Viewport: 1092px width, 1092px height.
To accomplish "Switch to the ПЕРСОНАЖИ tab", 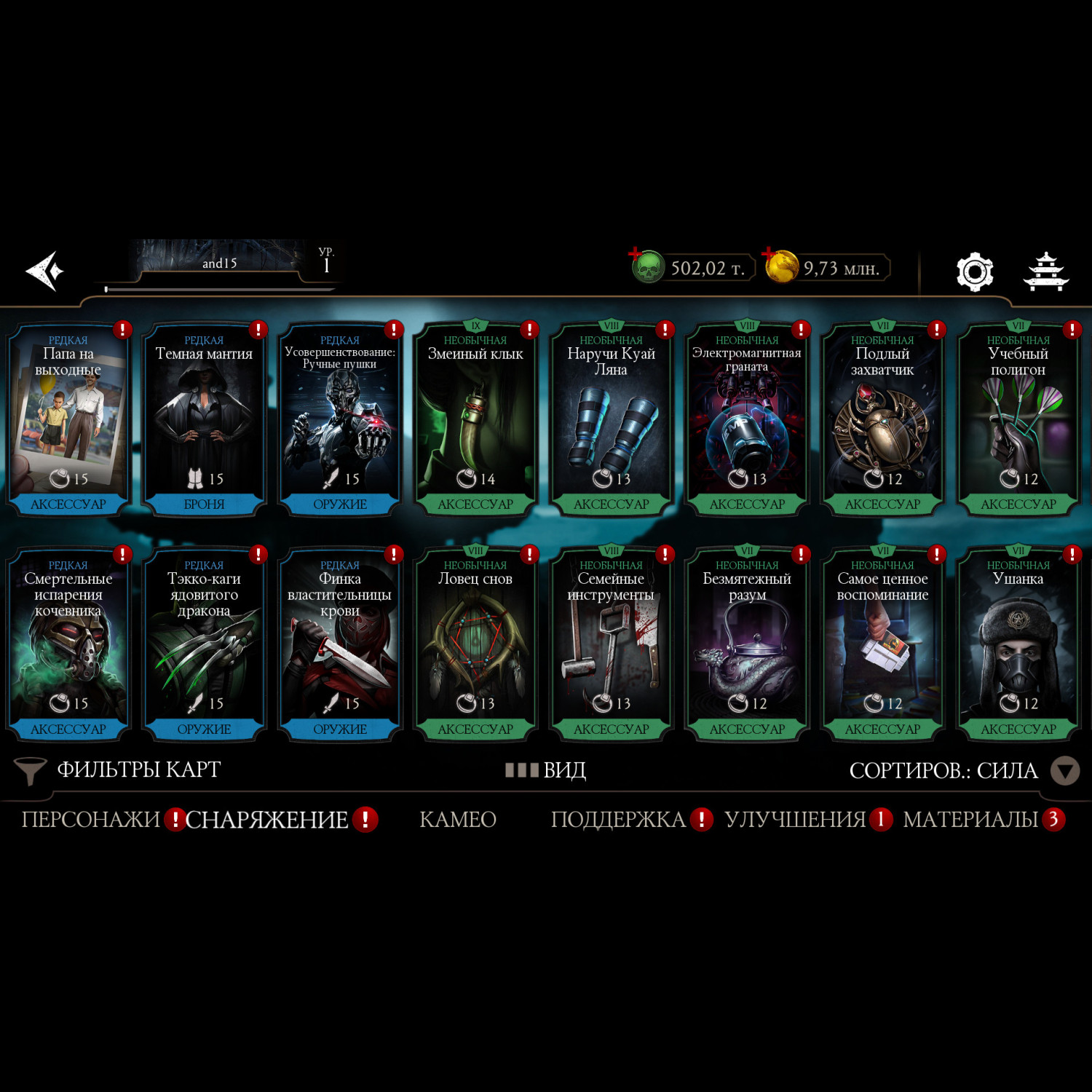I will point(91,820).
